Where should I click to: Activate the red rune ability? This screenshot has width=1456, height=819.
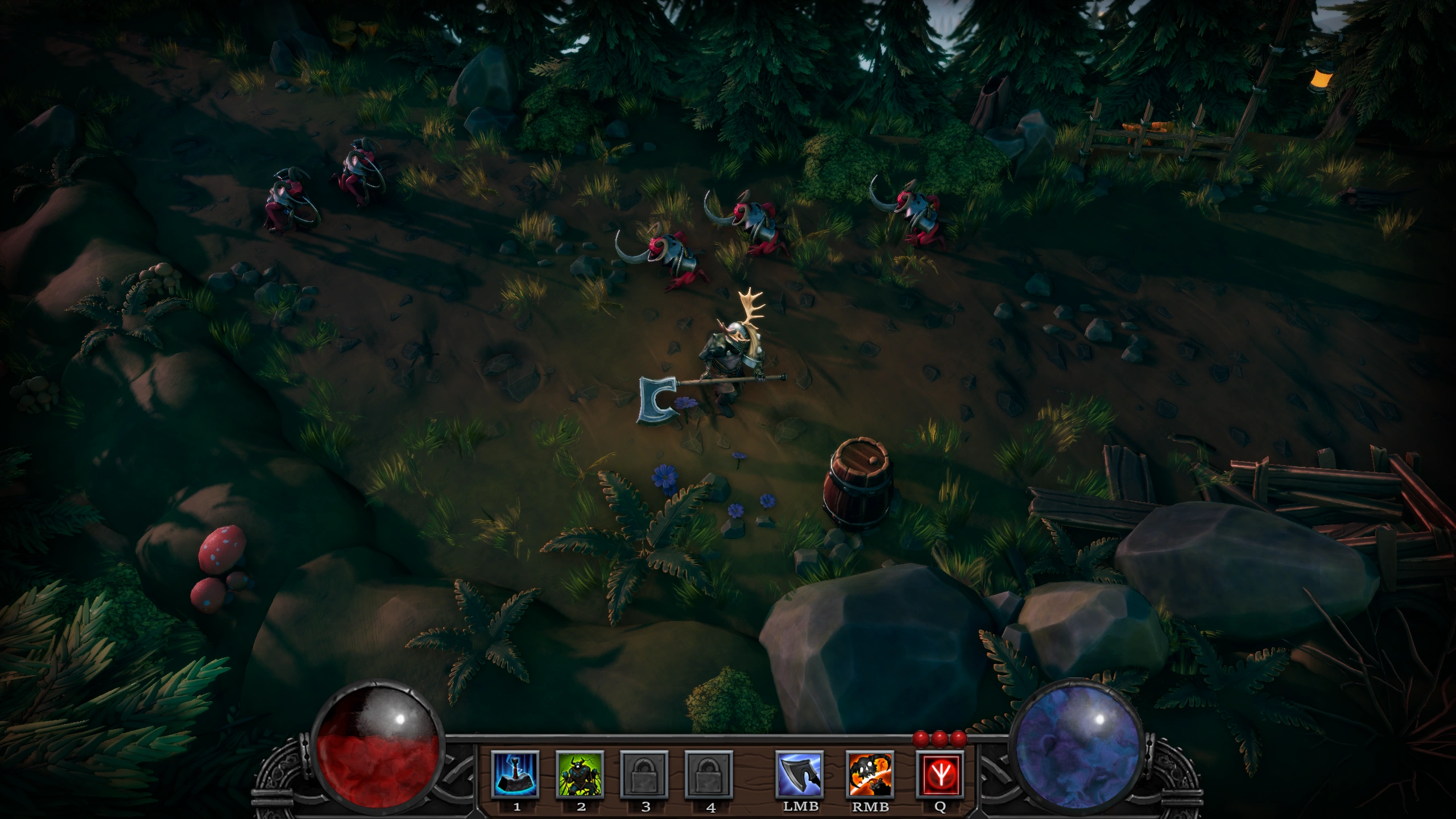[940, 775]
